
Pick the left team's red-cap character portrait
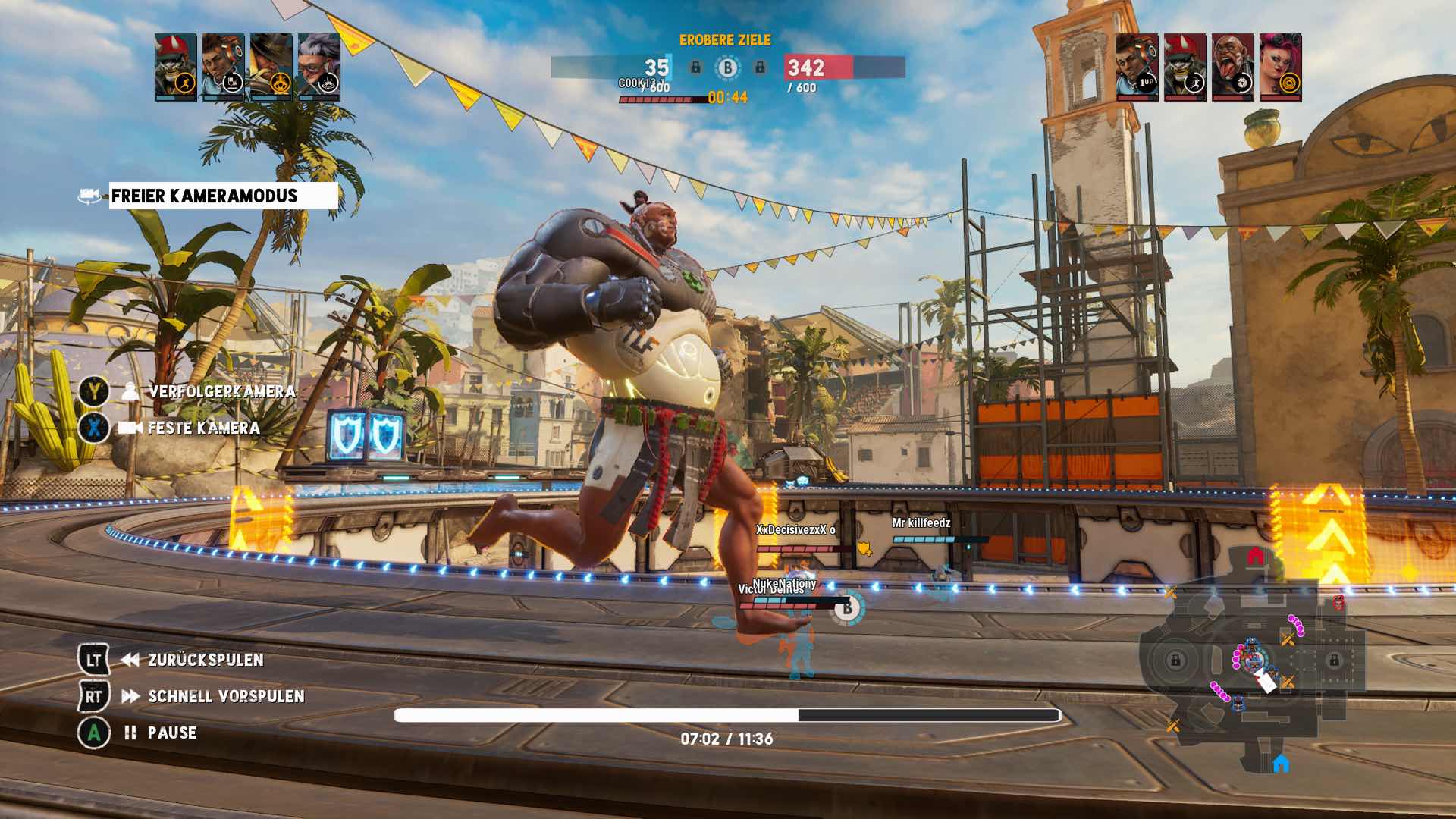pyautogui.click(x=175, y=67)
